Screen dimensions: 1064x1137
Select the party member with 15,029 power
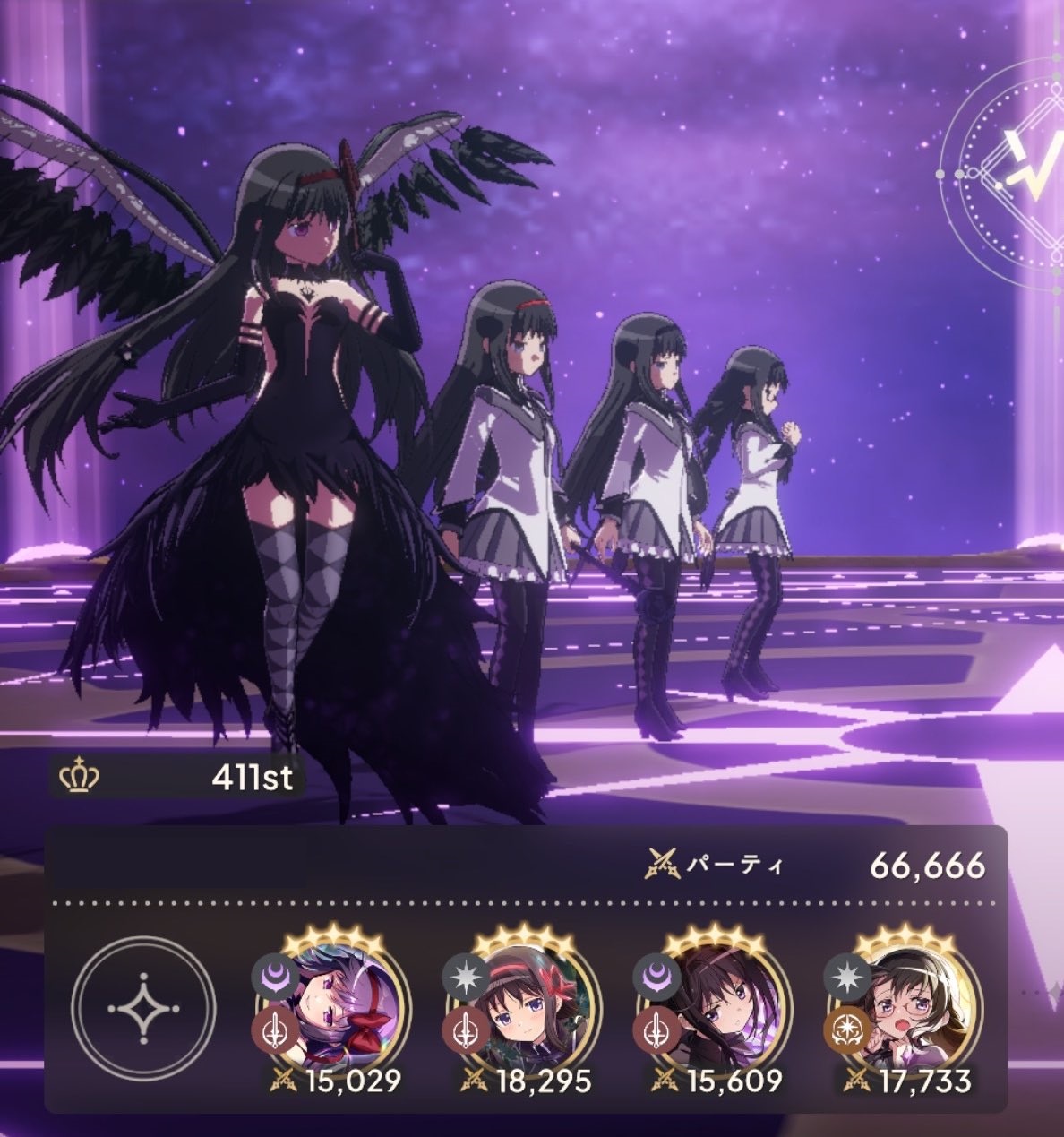(x=345, y=1003)
